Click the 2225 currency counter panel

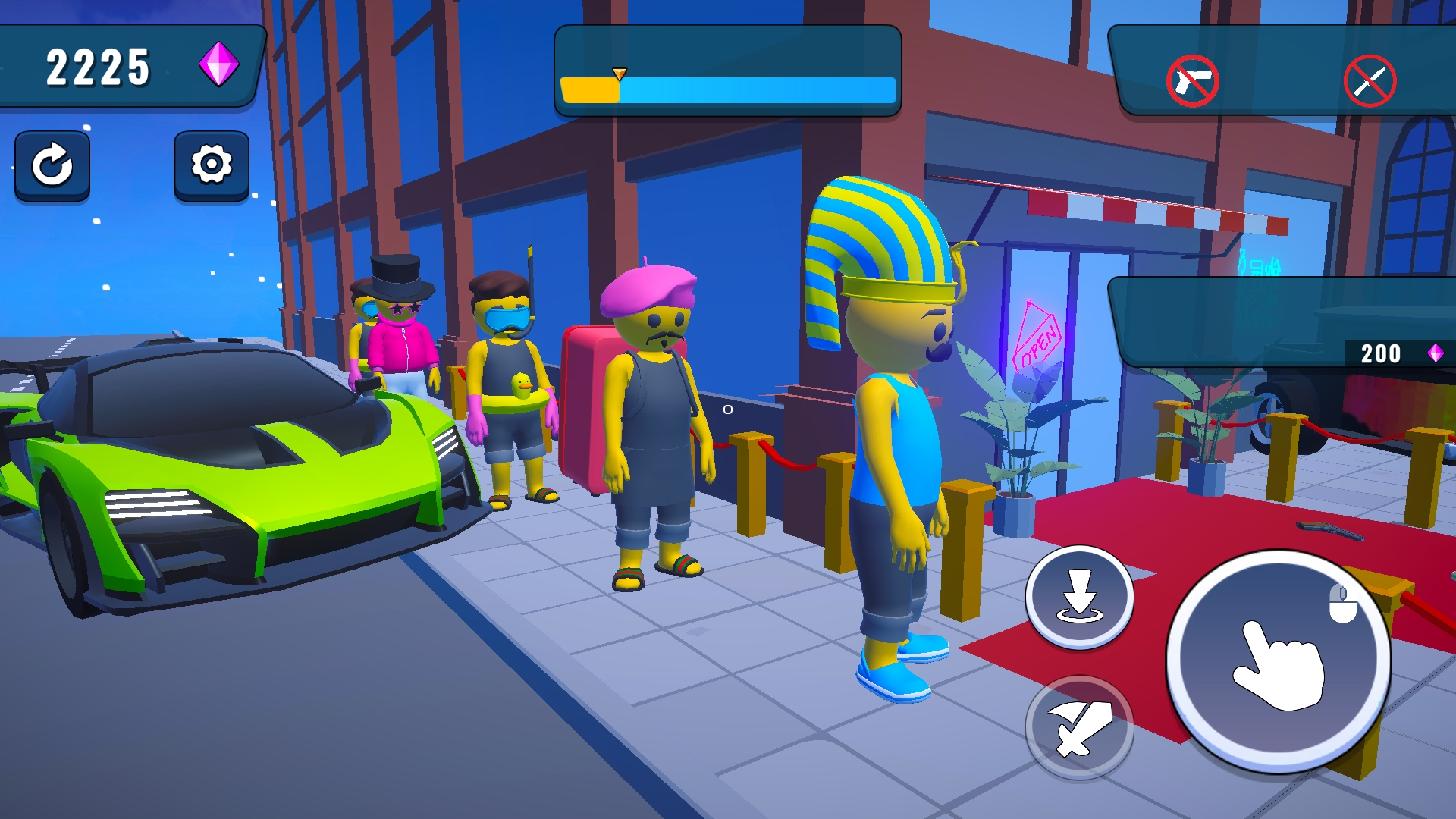point(97,67)
